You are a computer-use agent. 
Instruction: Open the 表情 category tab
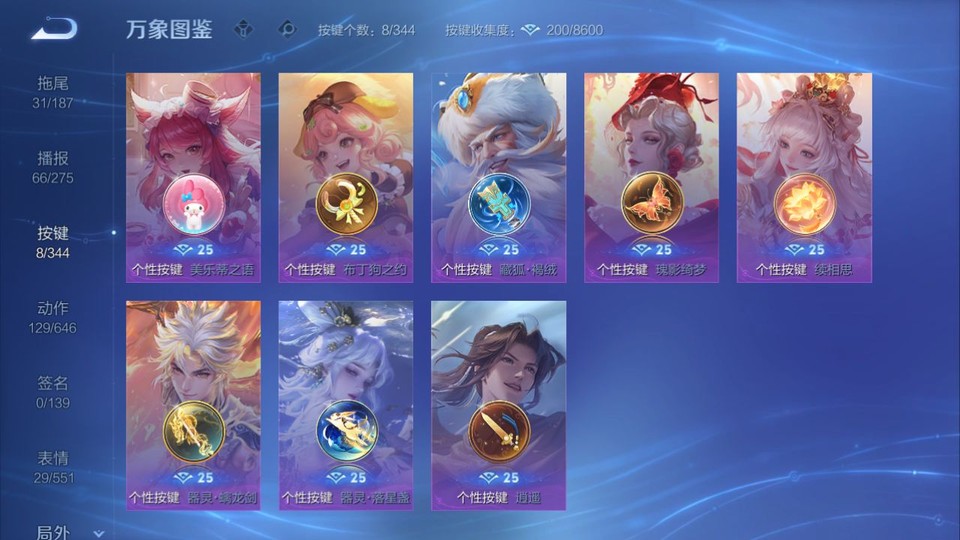pyautogui.click(x=53, y=467)
